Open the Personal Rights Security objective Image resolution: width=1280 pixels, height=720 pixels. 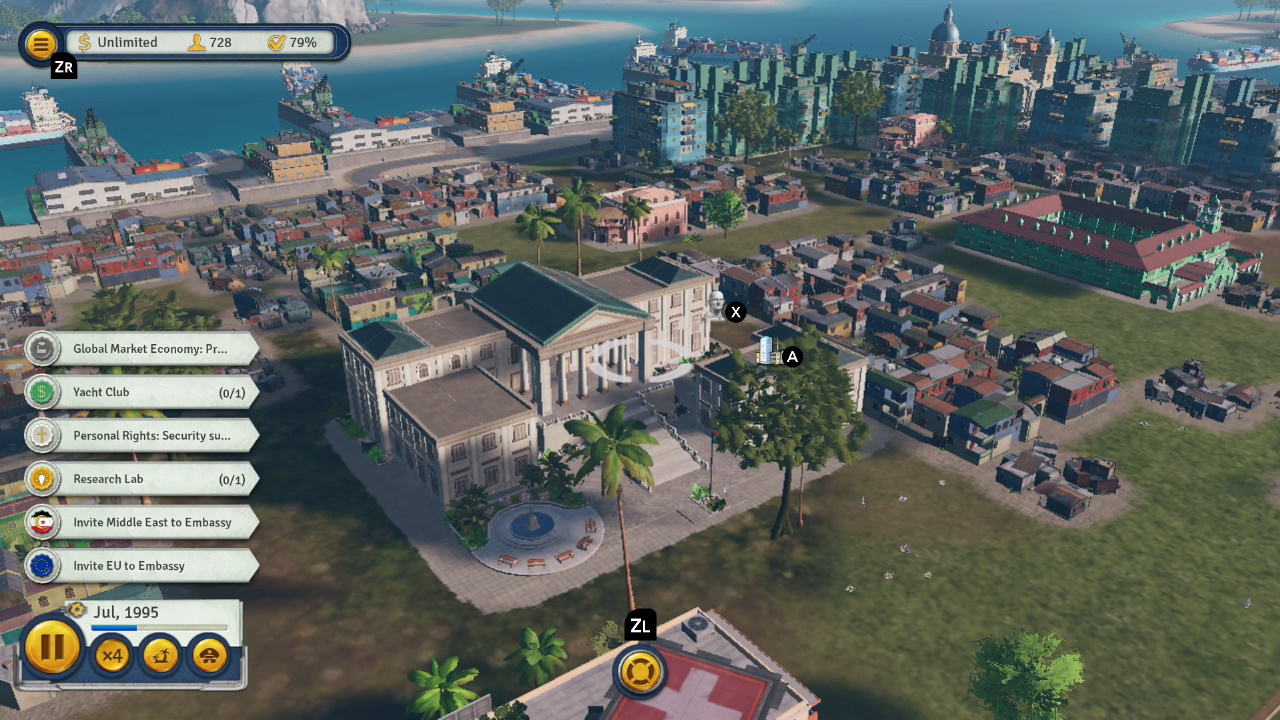click(x=150, y=435)
